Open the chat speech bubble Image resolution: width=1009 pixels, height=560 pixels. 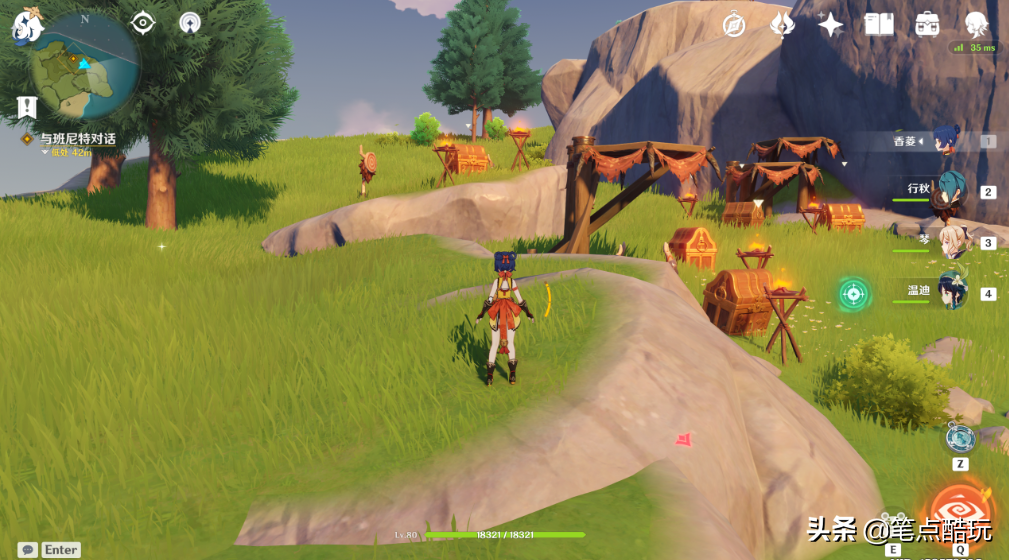coord(28,549)
